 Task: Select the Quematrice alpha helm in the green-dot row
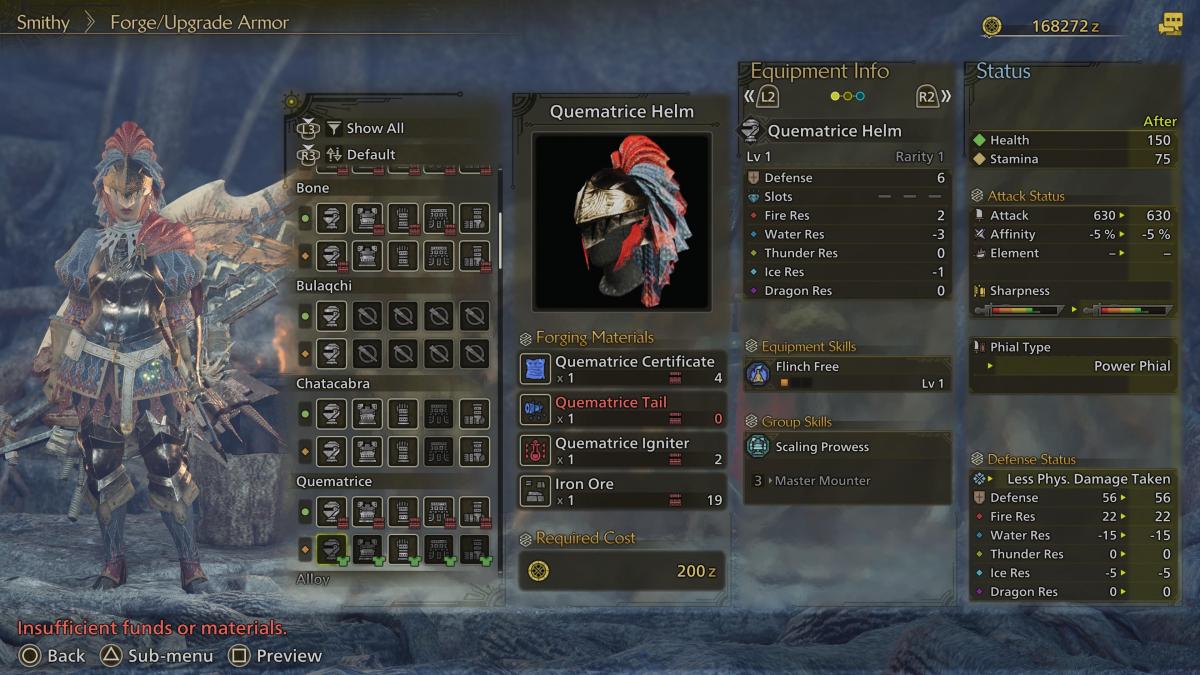tap(332, 512)
